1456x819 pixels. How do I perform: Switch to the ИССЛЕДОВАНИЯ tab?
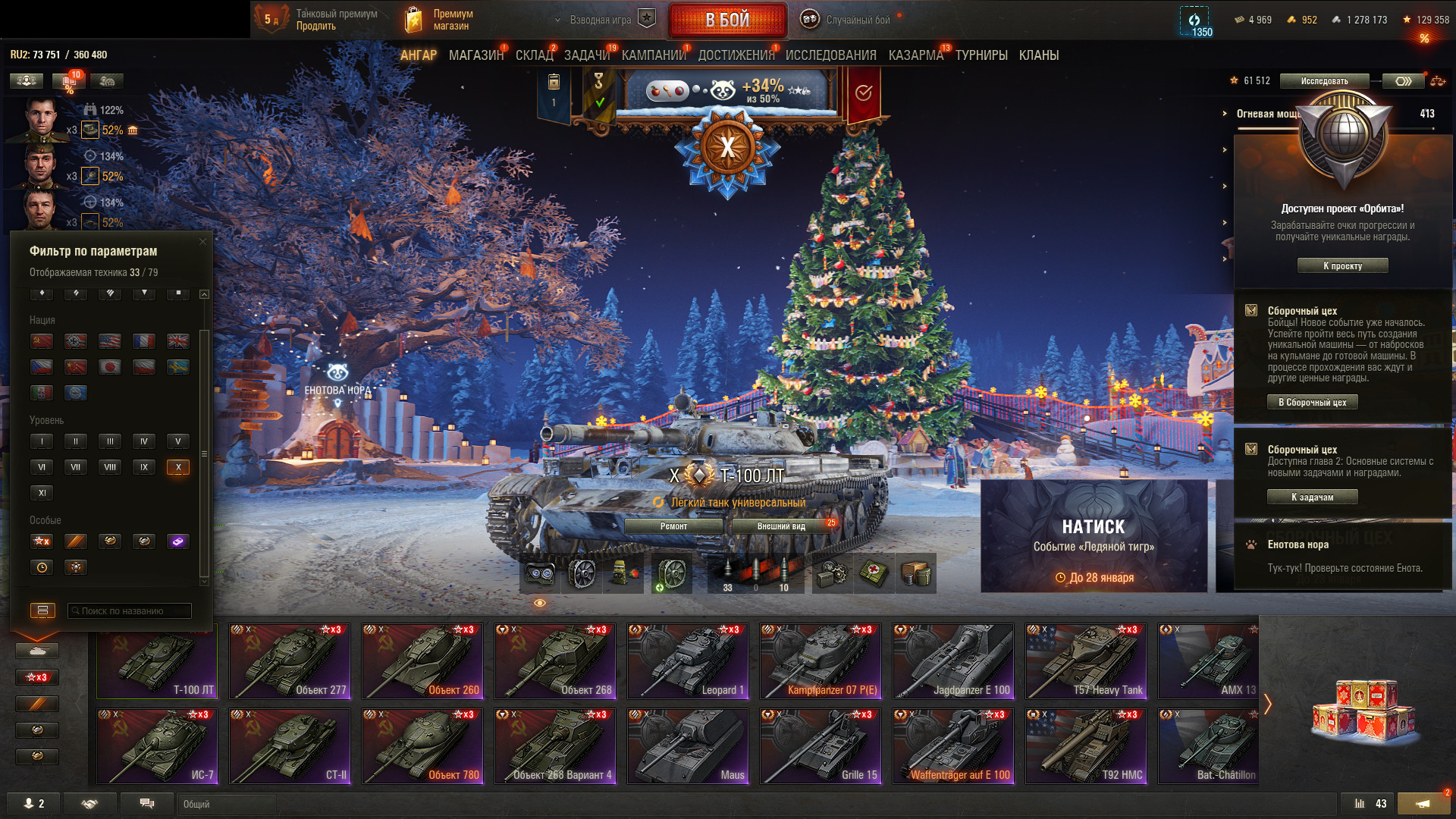tap(830, 55)
